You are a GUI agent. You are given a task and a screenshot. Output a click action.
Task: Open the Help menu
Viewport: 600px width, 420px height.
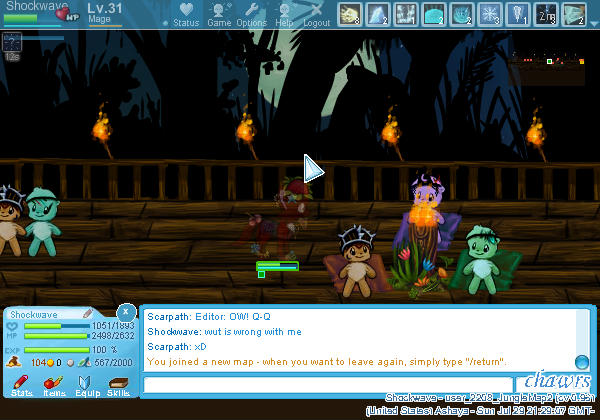click(284, 15)
